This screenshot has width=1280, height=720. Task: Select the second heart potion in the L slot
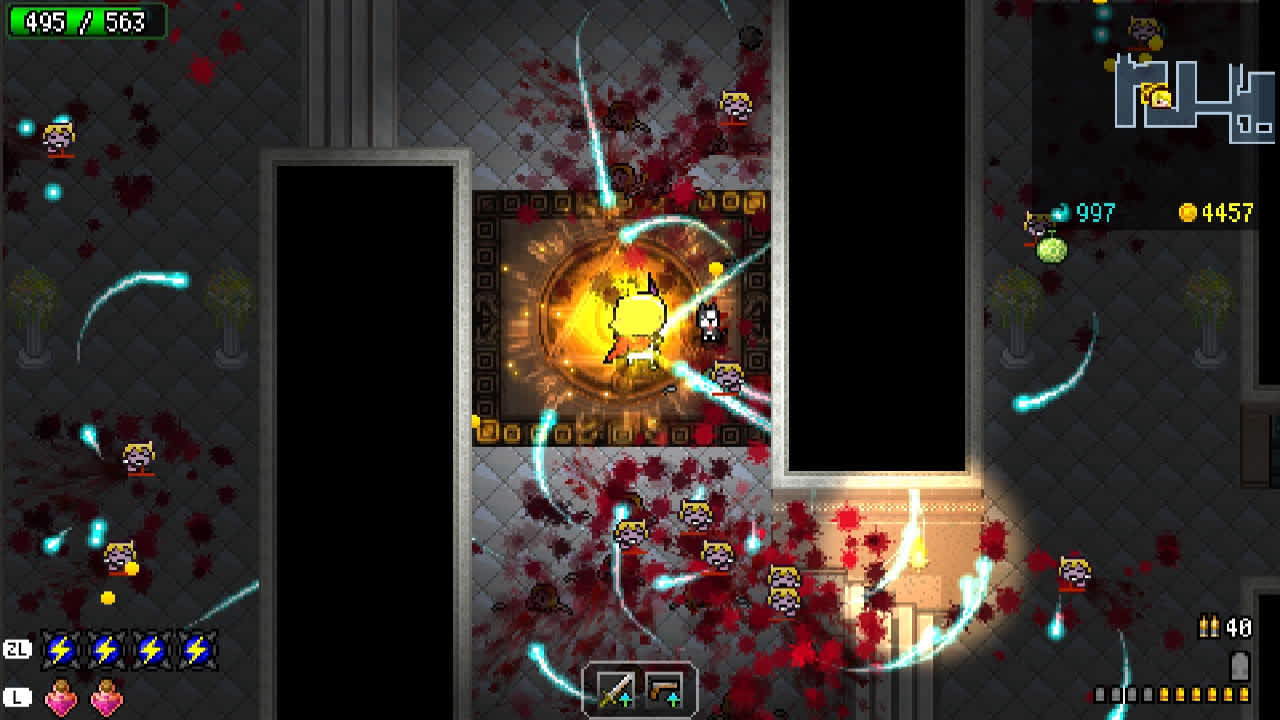[105, 697]
